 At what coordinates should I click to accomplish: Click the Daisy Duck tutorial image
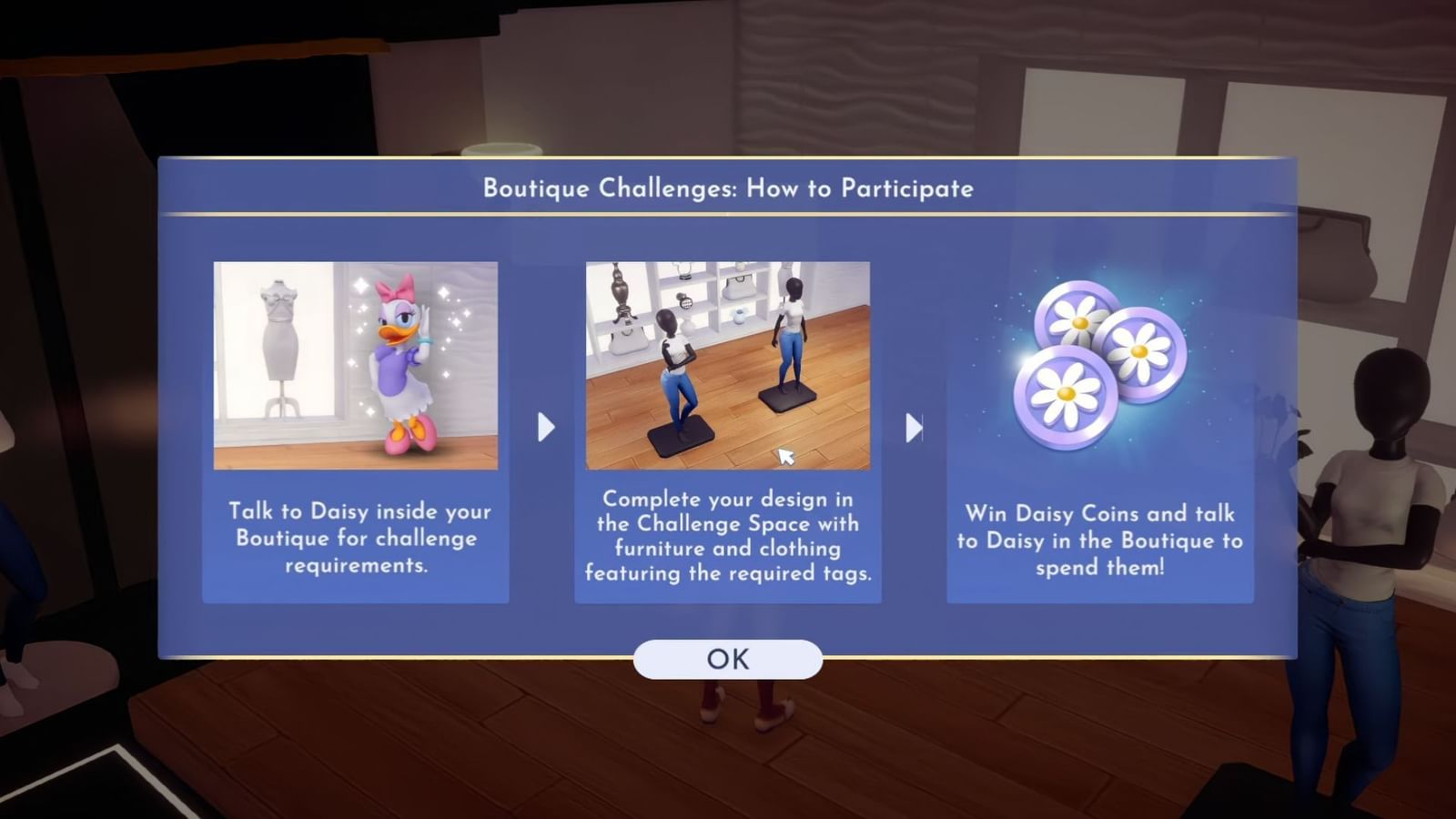pyautogui.click(x=356, y=368)
